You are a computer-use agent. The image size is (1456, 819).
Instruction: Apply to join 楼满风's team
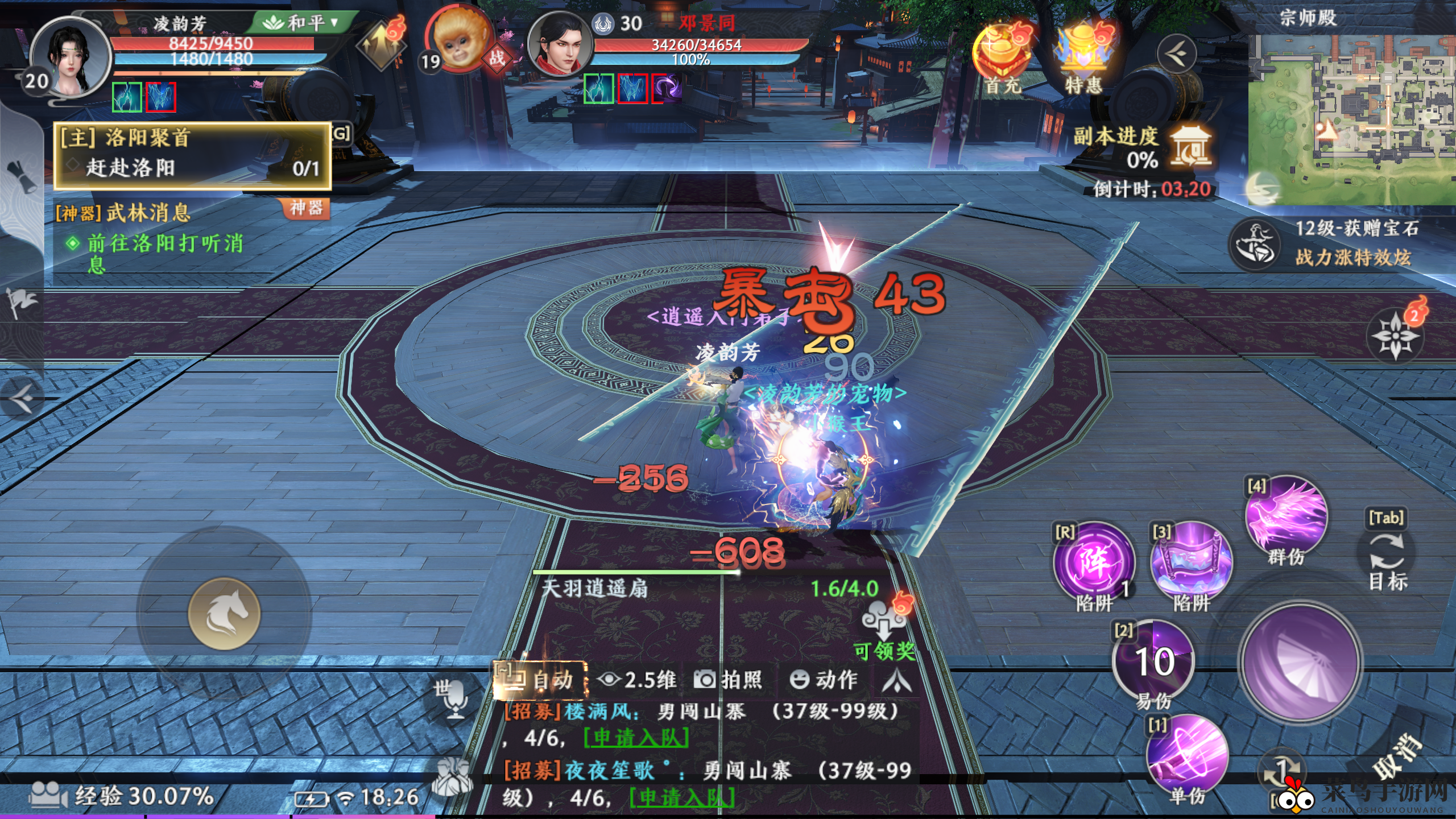click(x=636, y=738)
